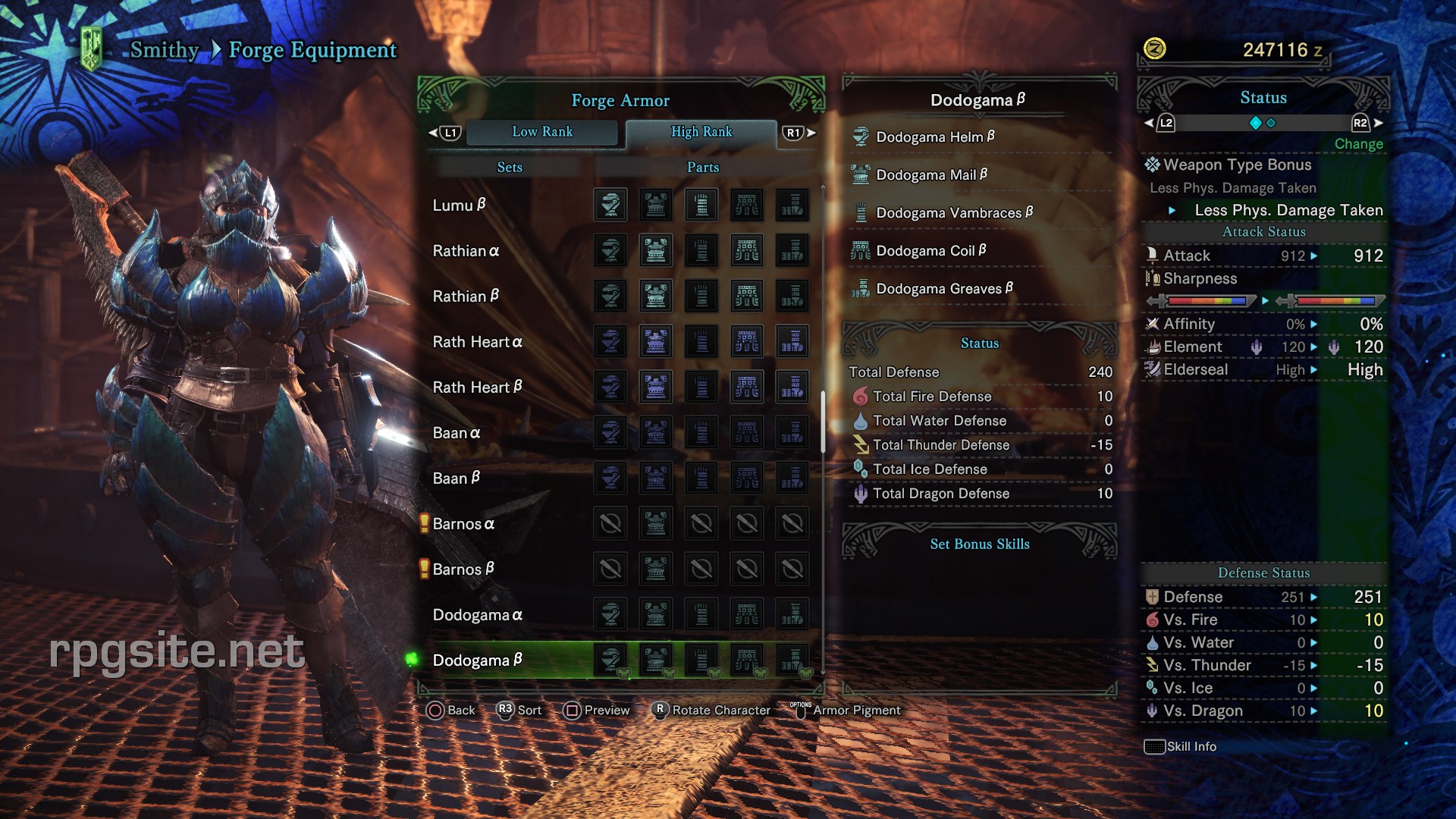Screen dimensions: 1456x819
Task: Click the Armor Pigment button
Action: [855, 711]
